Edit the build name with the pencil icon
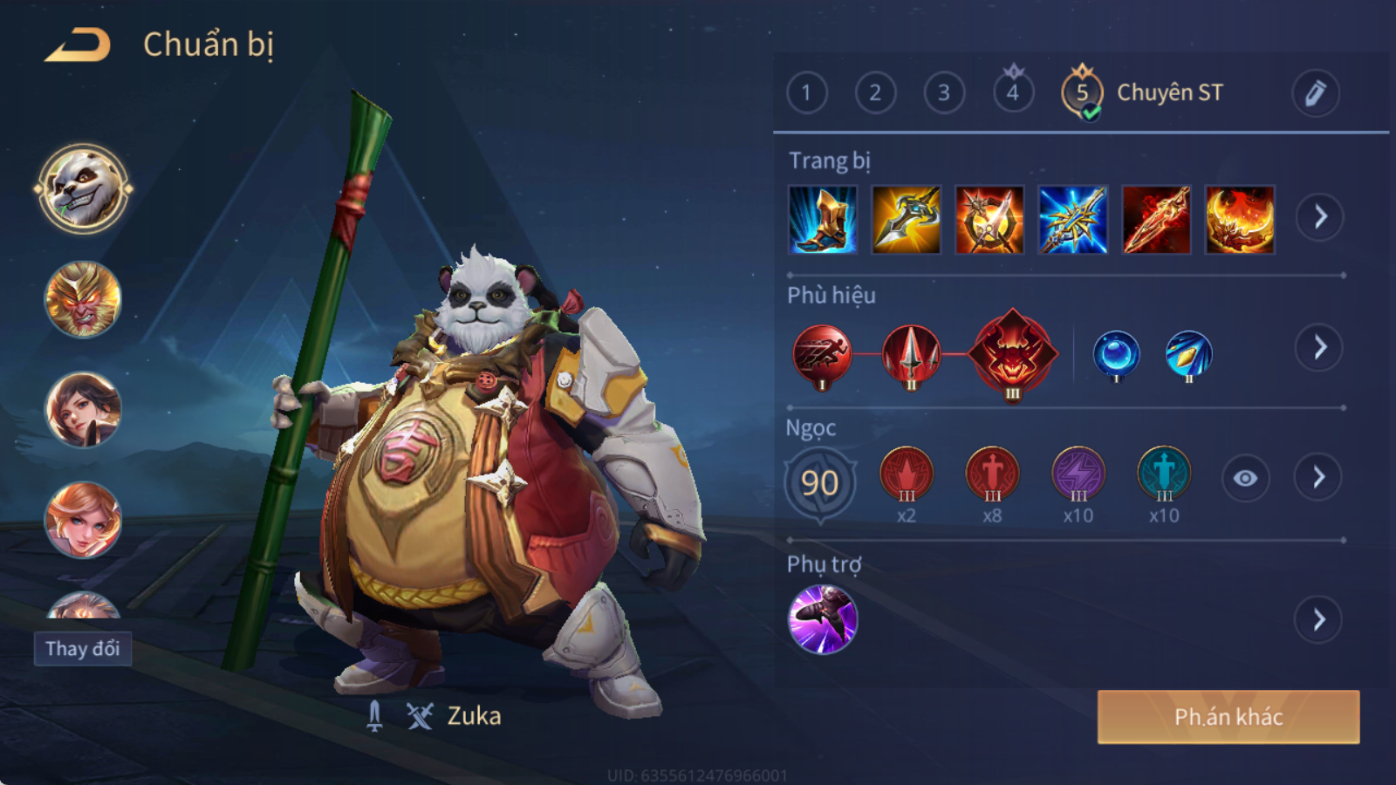 tap(1315, 94)
